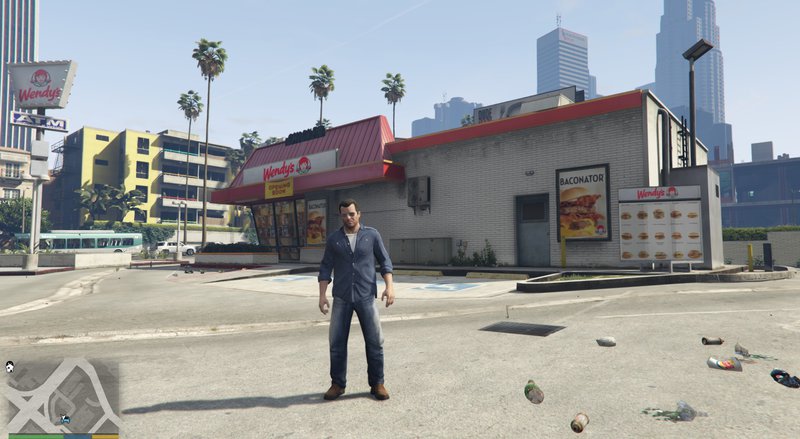The image size is (800, 439).
Task: Click the blue car marker on the minimap
Action: [x=65, y=420]
